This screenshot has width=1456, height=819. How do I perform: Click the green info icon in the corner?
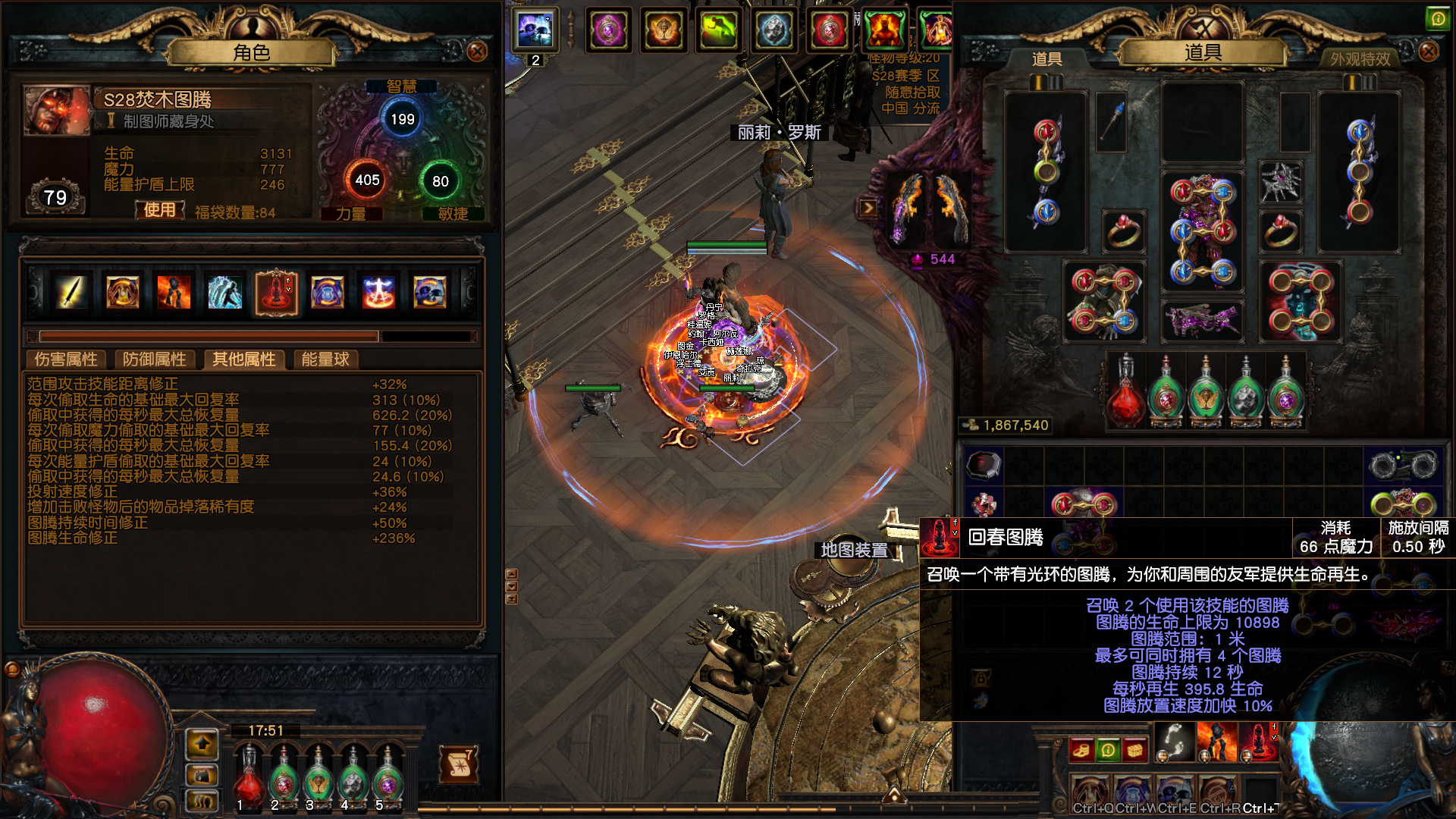(x=1437, y=19)
